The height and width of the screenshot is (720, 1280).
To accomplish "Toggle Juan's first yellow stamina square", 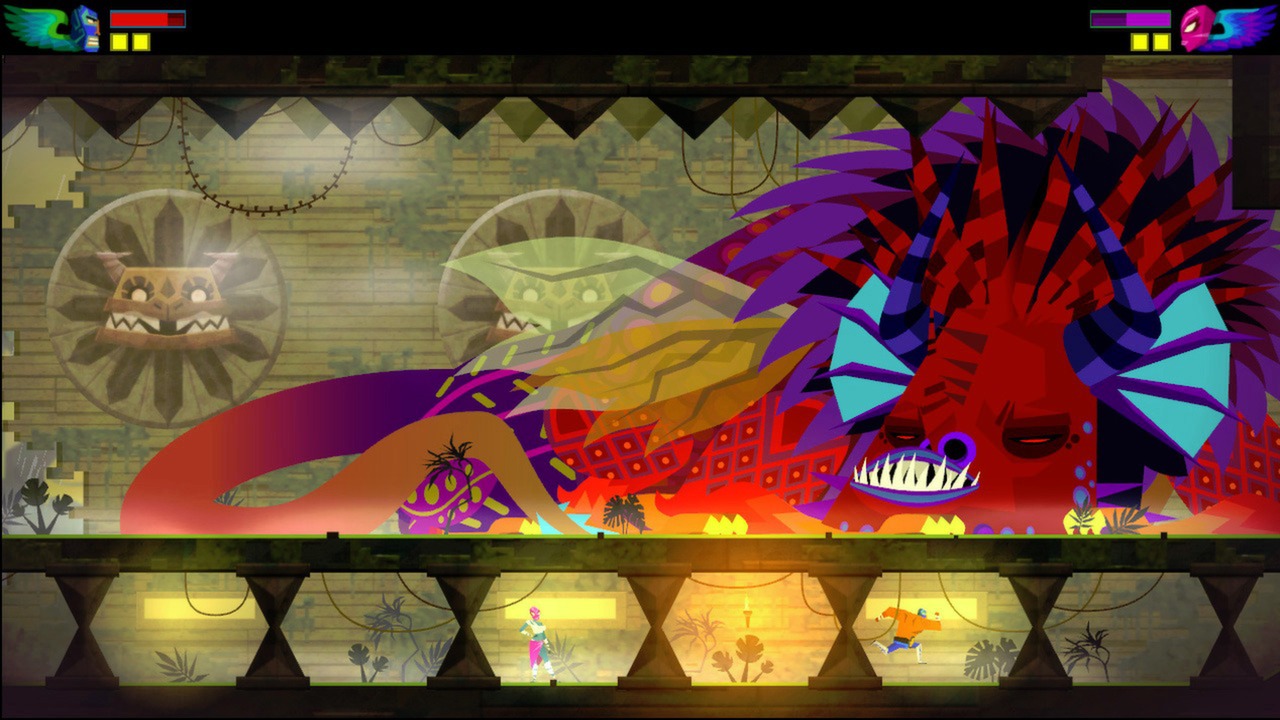I will click(119, 41).
